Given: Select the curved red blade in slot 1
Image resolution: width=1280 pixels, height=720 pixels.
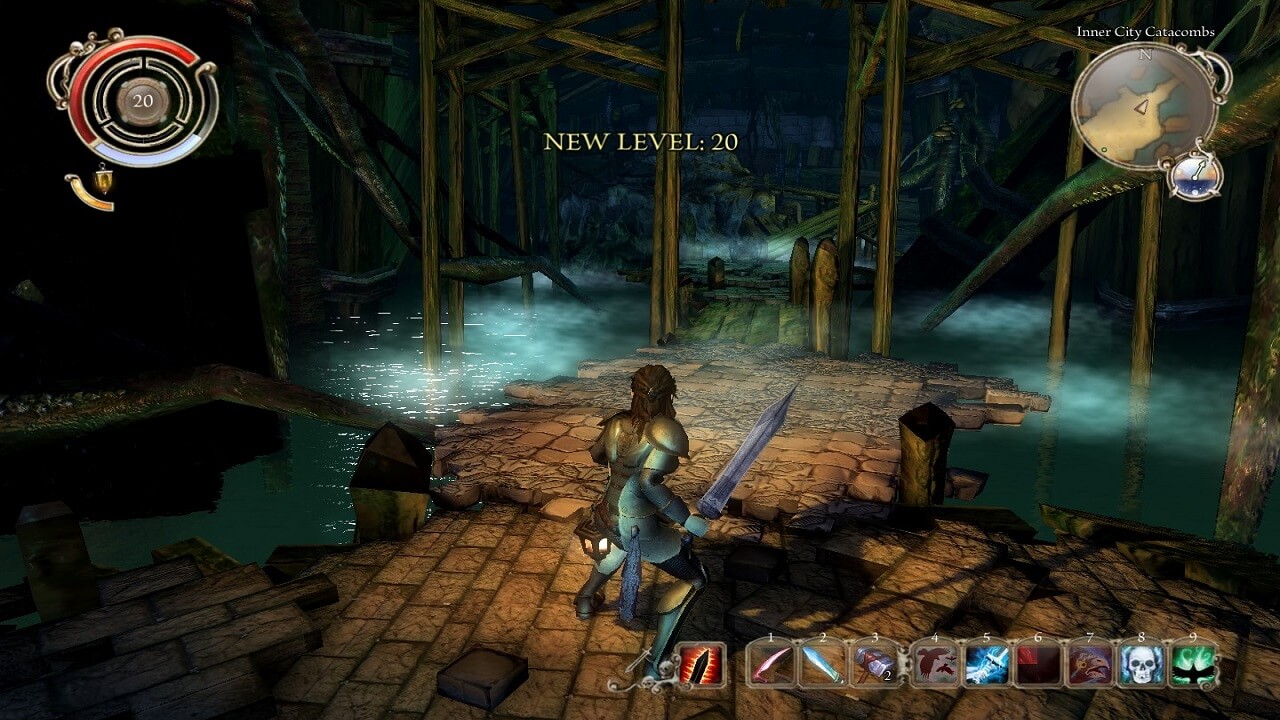Looking at the screenshot, I should [771, 664].
